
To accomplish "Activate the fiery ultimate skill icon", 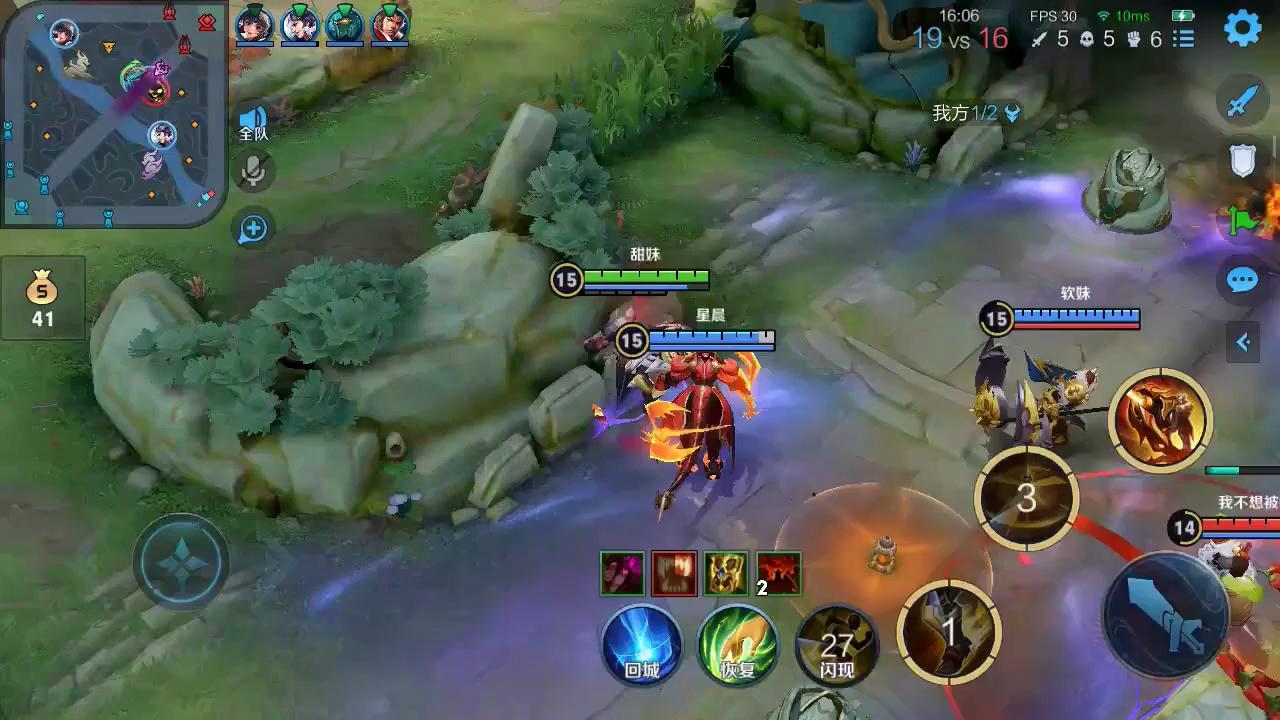I will point(1160,420).
